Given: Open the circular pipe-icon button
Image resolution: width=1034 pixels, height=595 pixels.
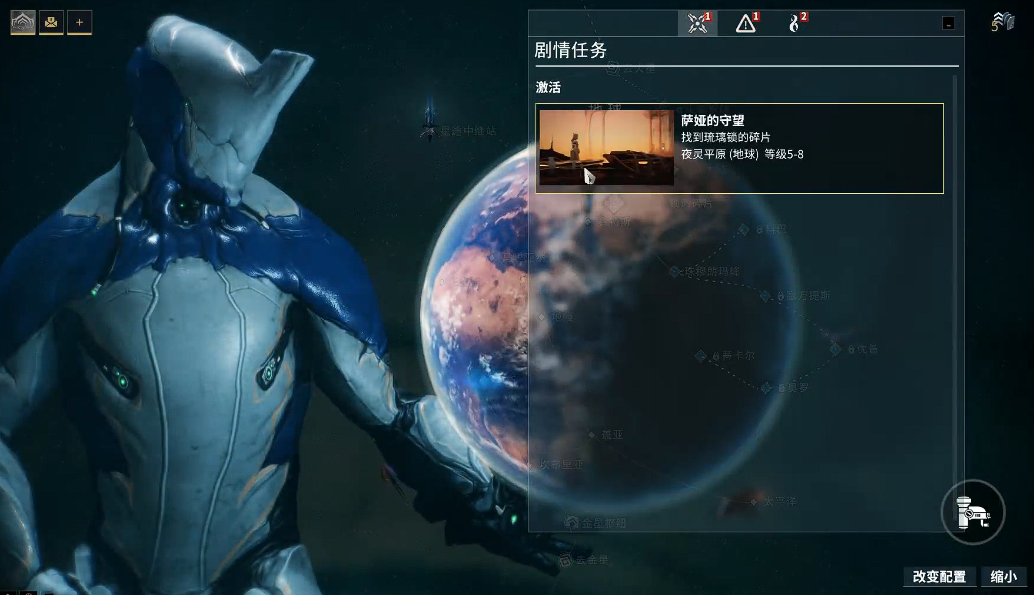Looking at the screenshot, I should pos(972,511).
